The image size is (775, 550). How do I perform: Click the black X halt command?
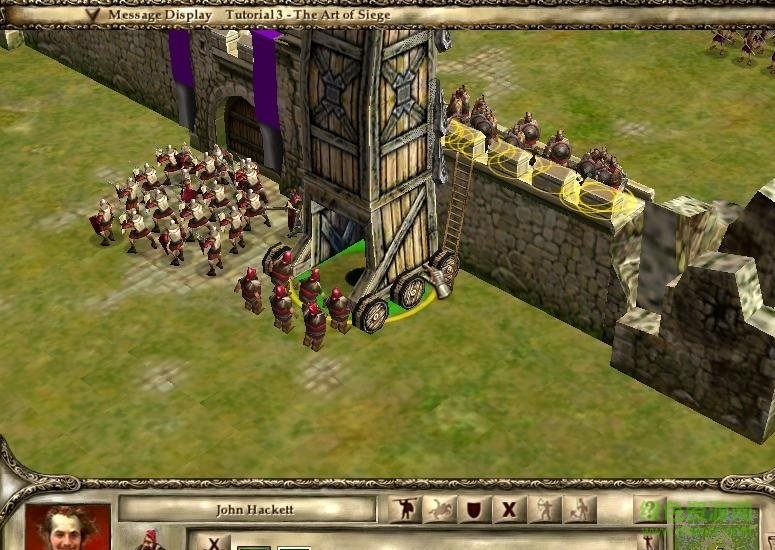tap(509, 509)
